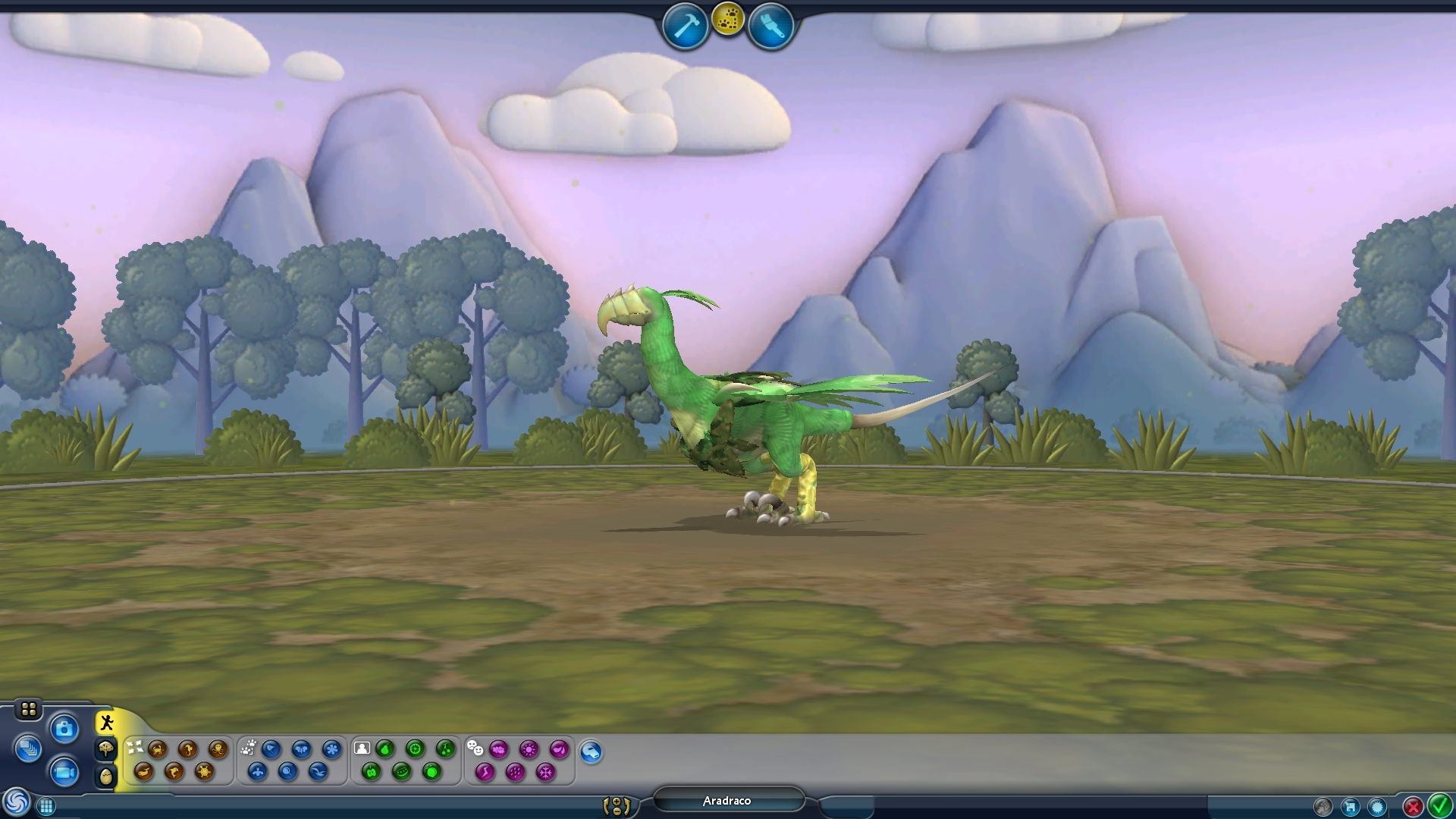Screen dimensions: 1456x819
Task: Open paint mode with the paintbrush button
Action: coord(770,27)
